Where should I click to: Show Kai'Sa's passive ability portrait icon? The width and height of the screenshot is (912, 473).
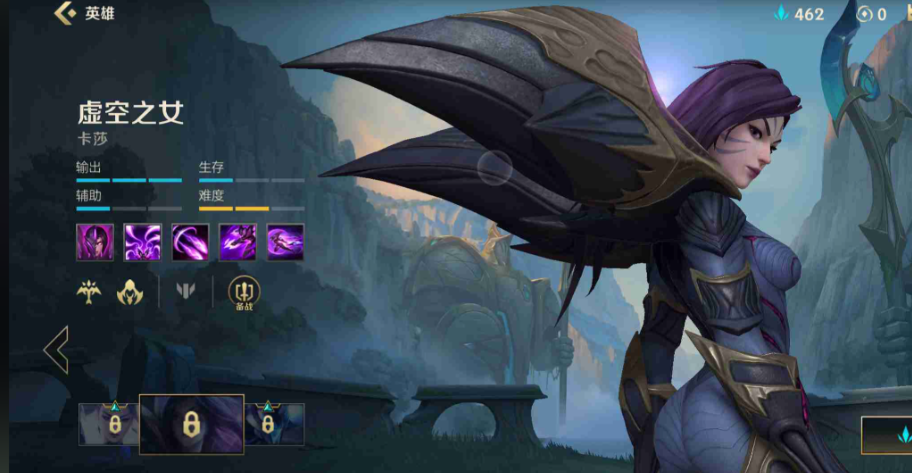(94, 242)
